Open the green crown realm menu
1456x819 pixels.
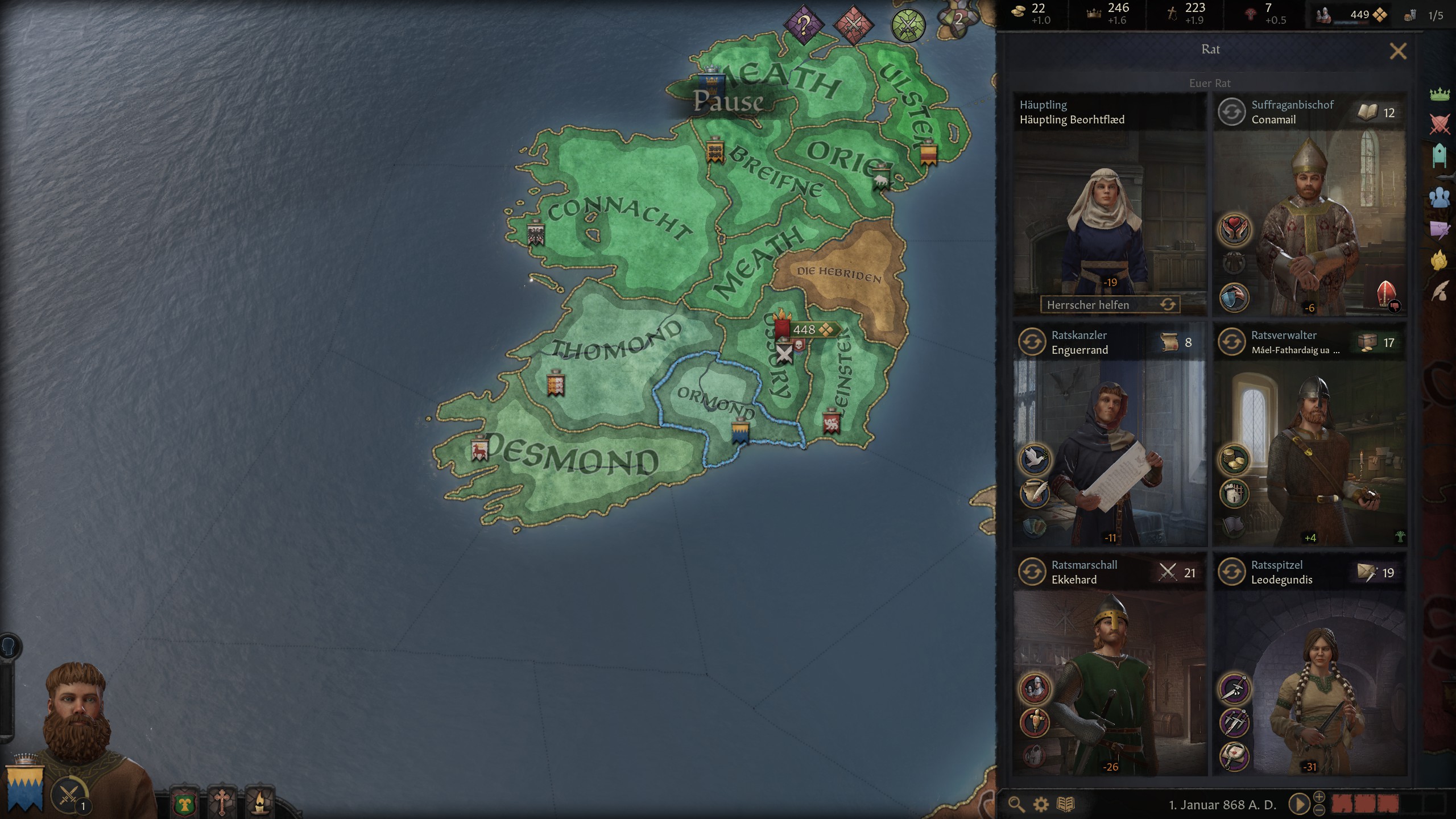coord(1440,93)
